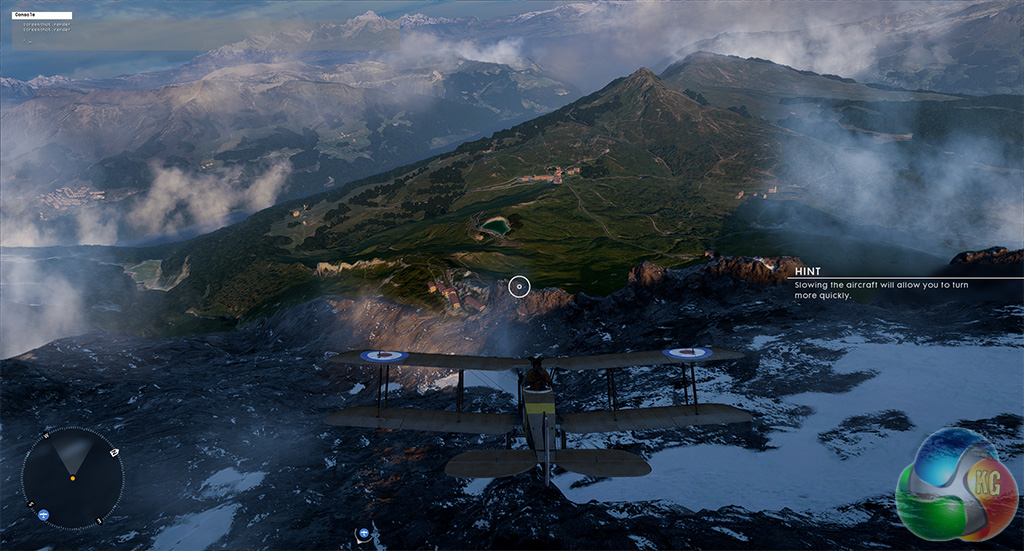Click the Console title bar
The width and height of the screenshot is (1024, 551).
(x=42, y=16)
